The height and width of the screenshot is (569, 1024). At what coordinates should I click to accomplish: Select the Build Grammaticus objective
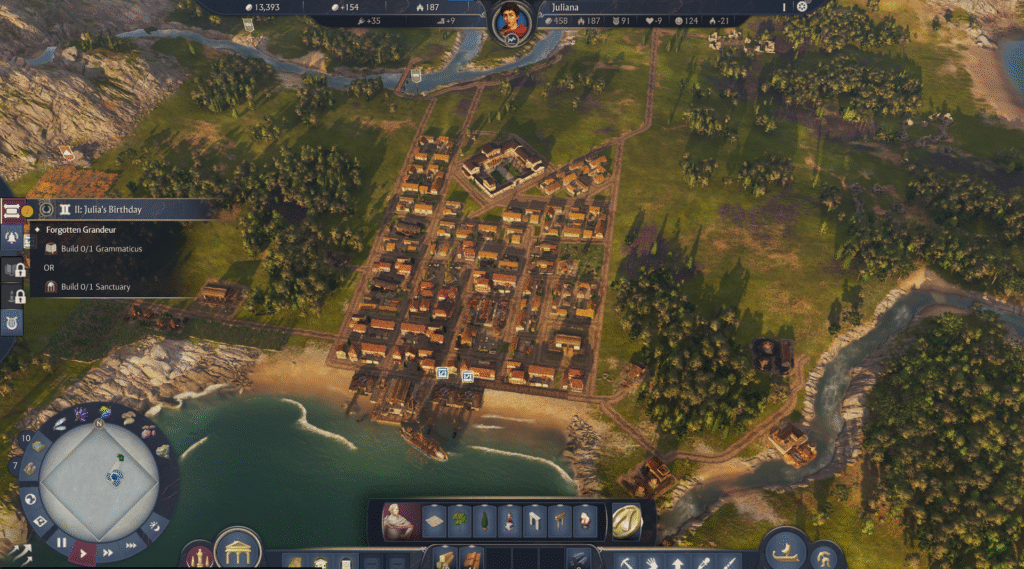[x=98, y=248]
